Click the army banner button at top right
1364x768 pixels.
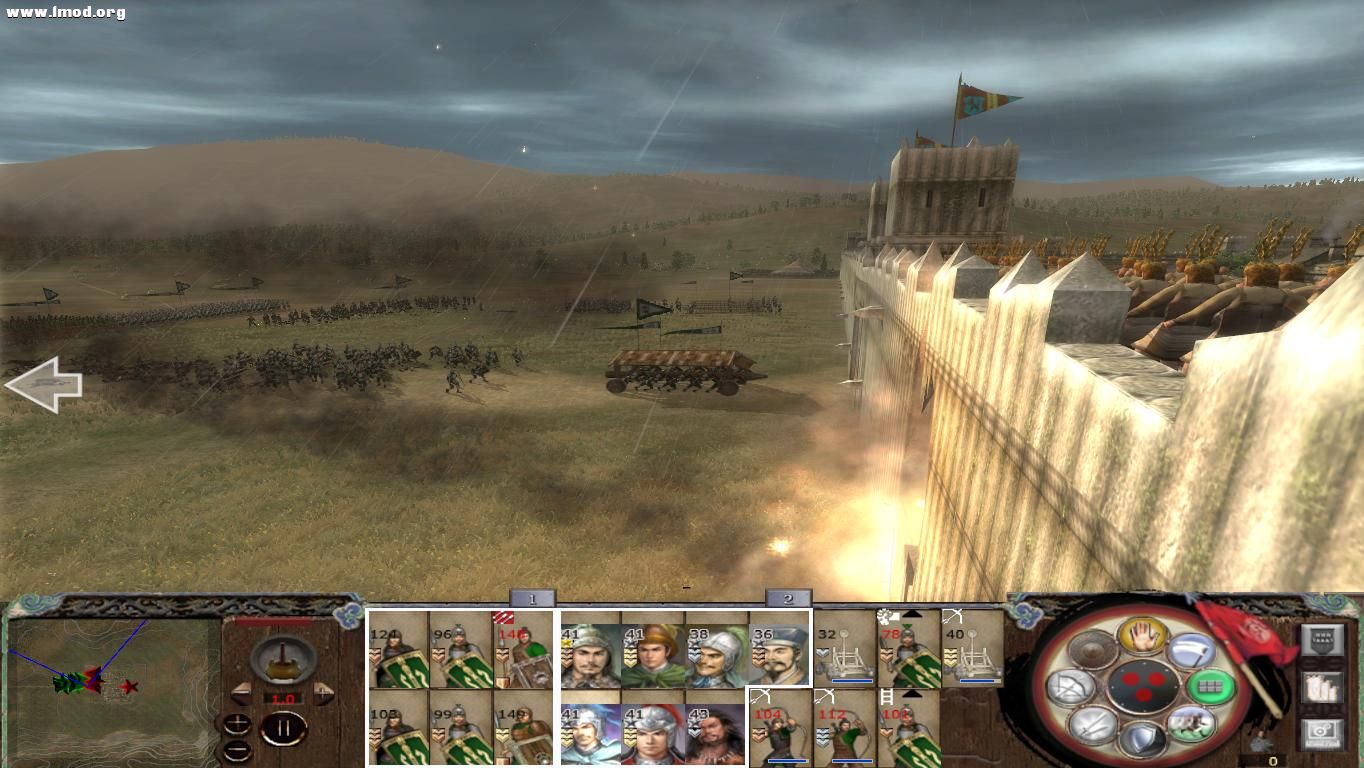1323,639
